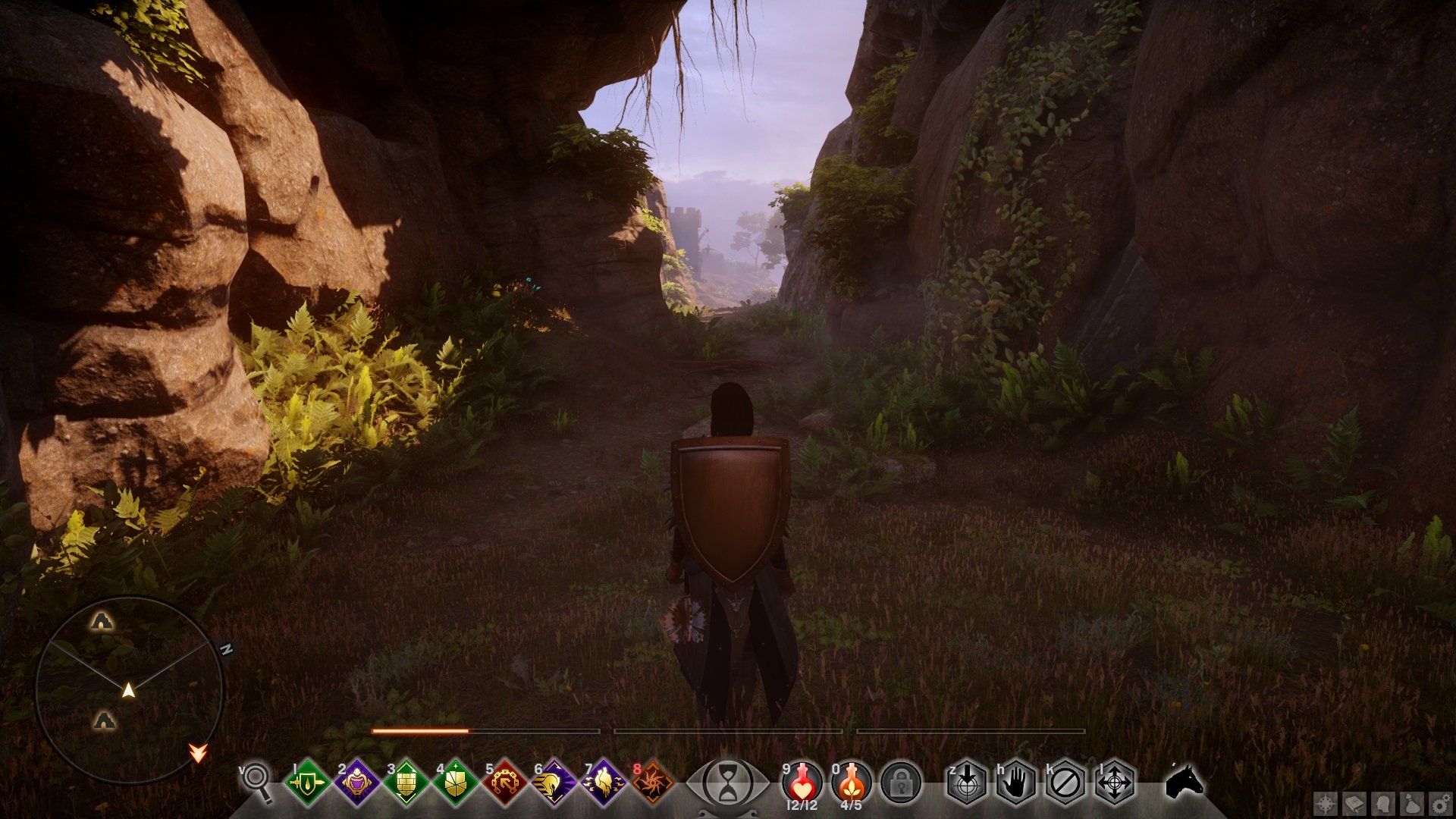This screenshot has height=819, width=1456.
Task: Select the open hand hold command
Action: pyautogui.click(x=1016, y=781)
